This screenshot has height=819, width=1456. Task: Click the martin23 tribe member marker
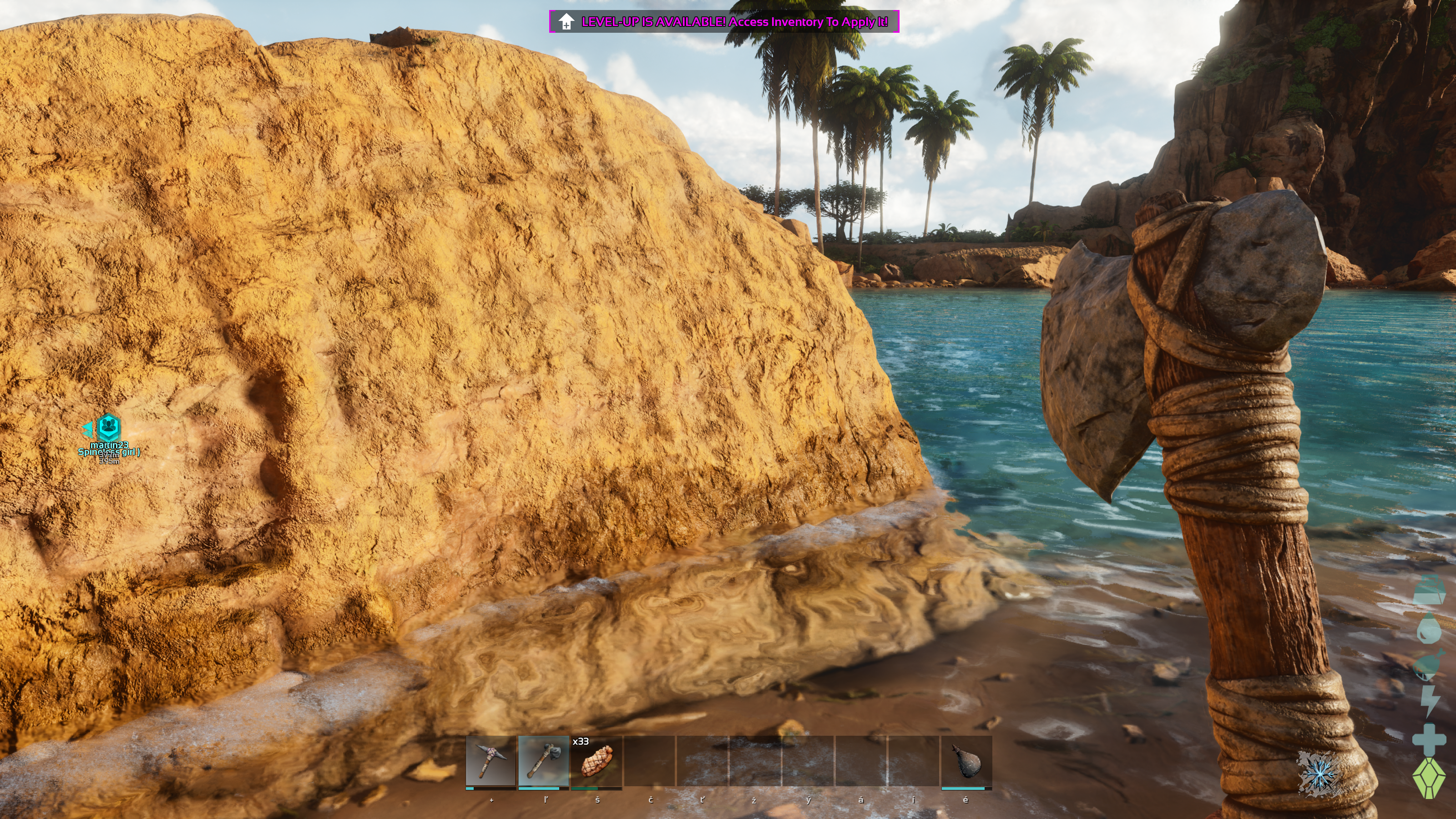109,427
